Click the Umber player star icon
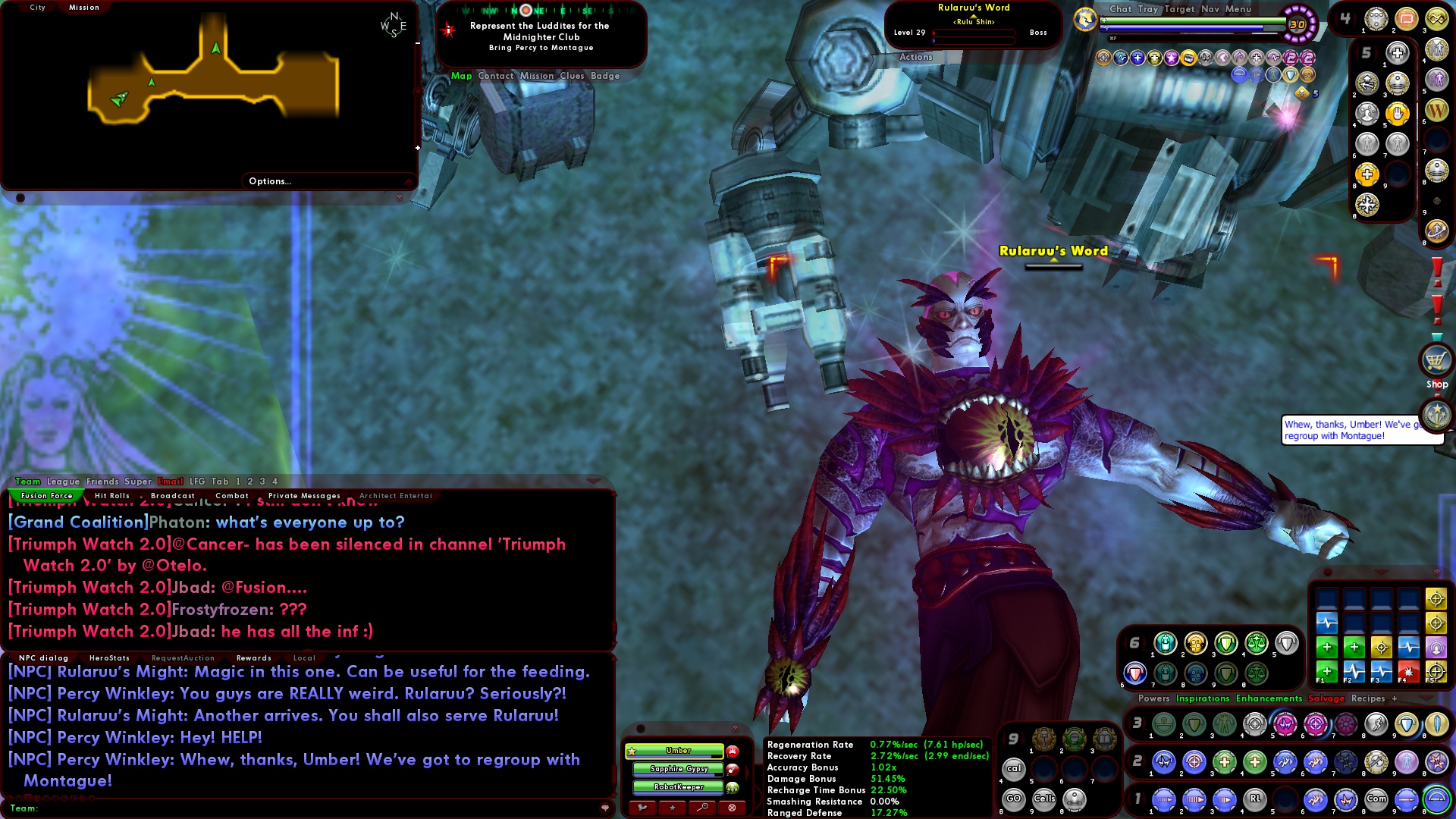1456x819 pixels. 632,751
